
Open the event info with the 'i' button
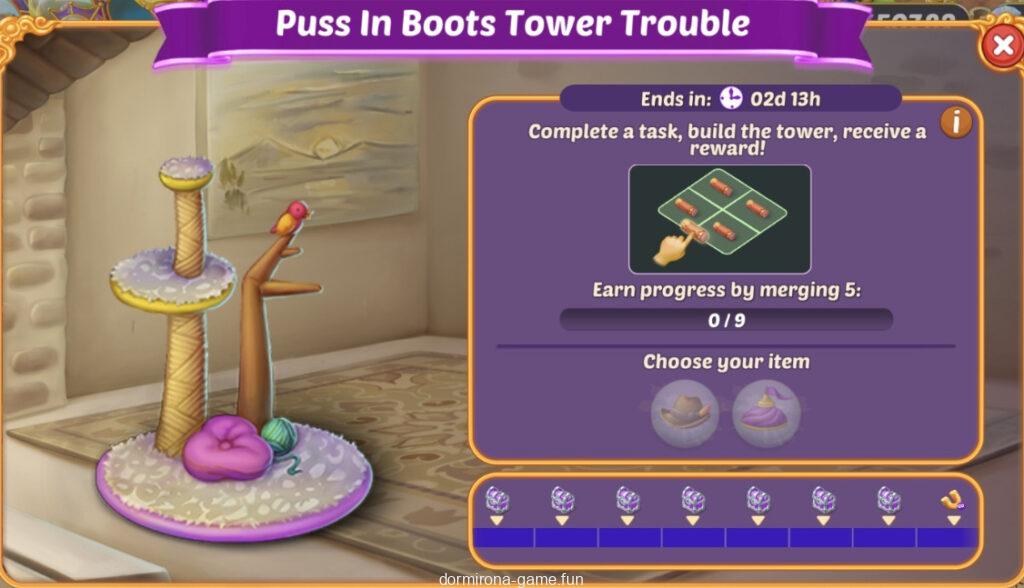(956, 122)
